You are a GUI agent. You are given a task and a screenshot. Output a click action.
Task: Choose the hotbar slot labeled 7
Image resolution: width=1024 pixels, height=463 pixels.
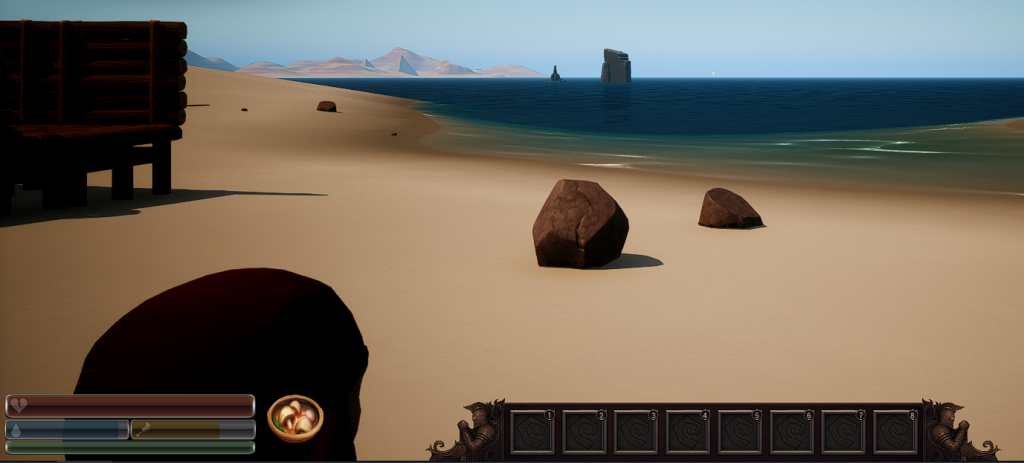tap(844, 431)
